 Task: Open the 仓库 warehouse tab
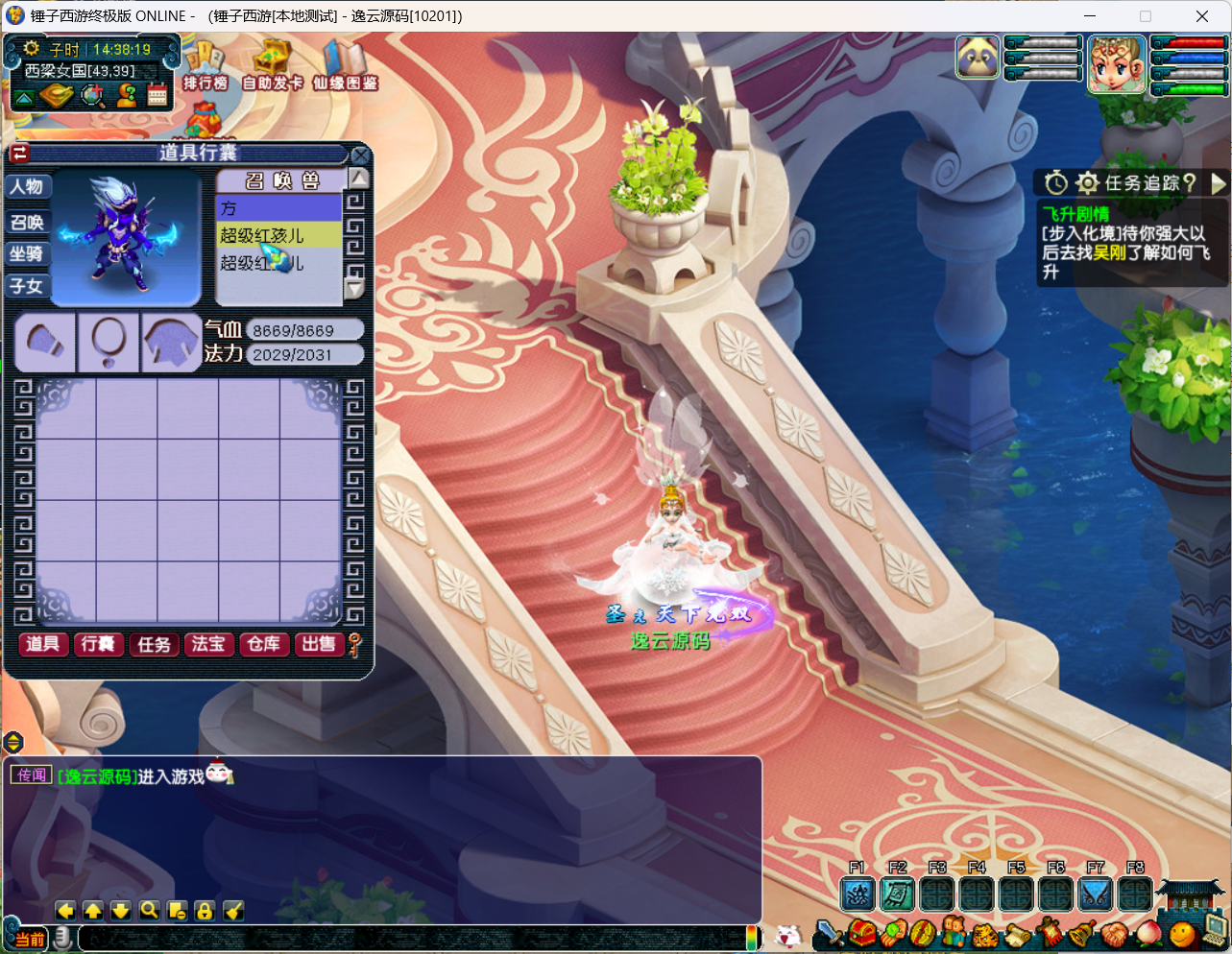(x=263, y=644)
